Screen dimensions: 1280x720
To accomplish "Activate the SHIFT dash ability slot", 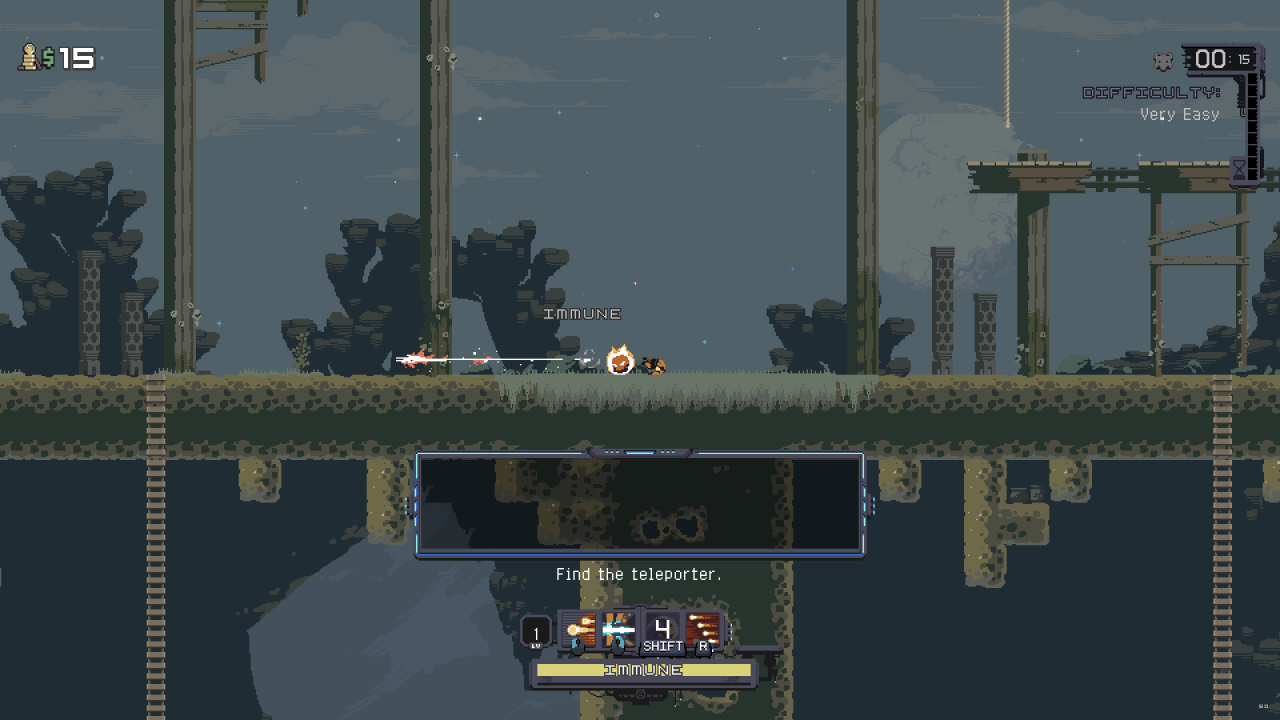I will tap(663, 628).
